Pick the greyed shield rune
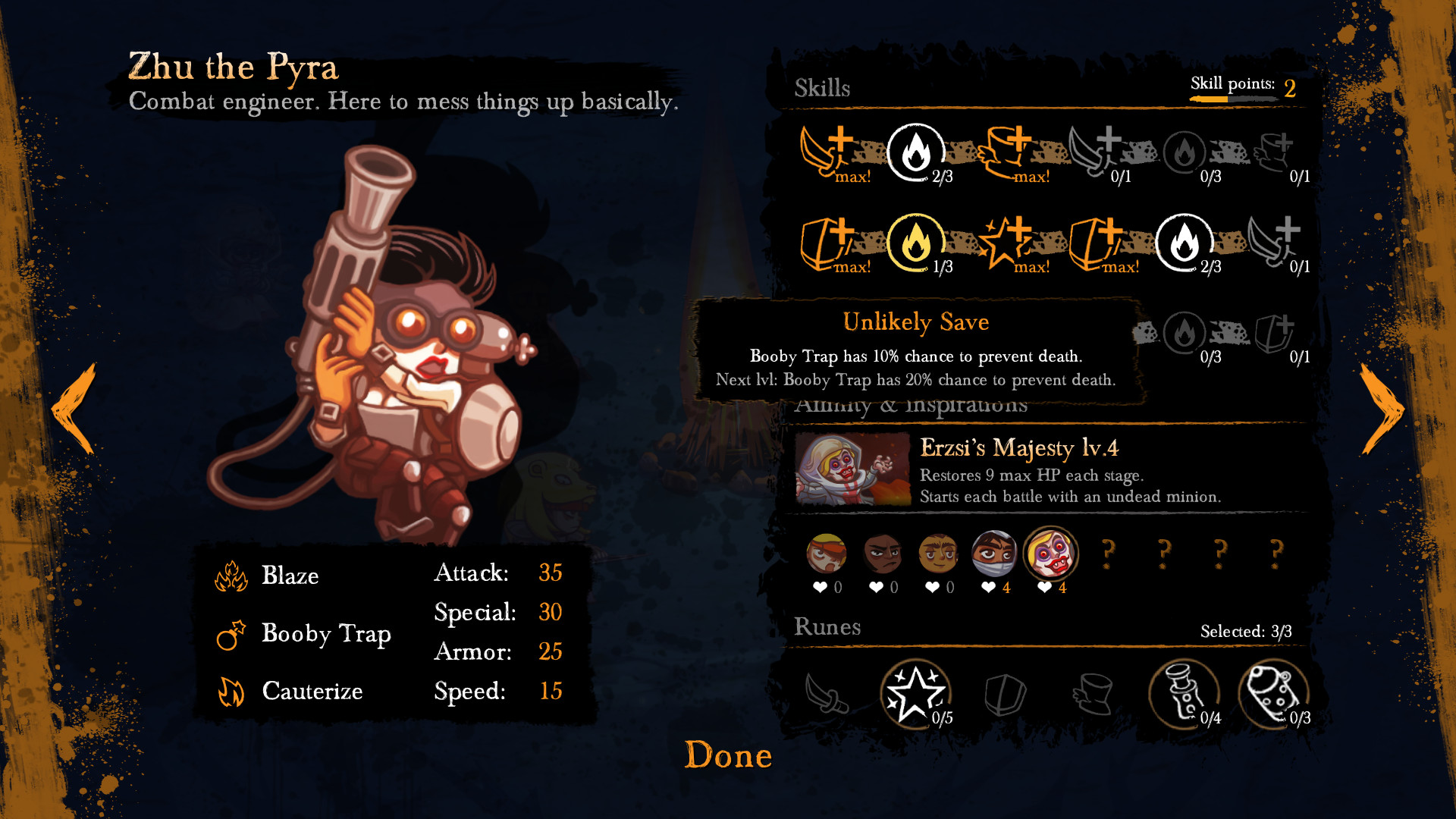 click(x=1006, y=693)
